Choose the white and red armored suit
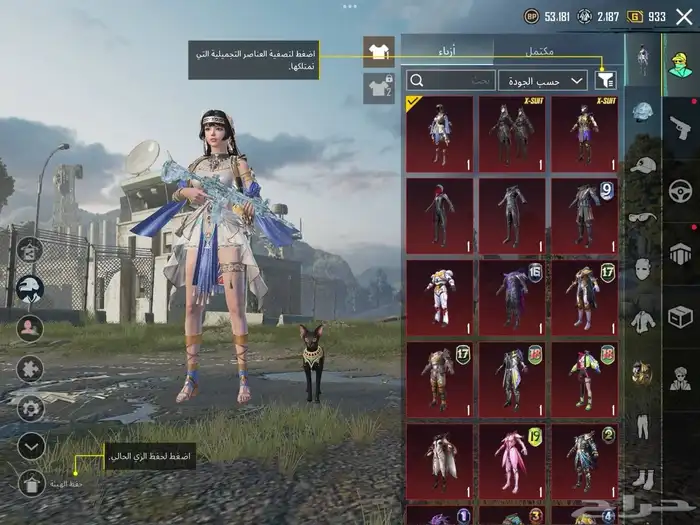The width and height of the screenshot is (700, 525). pos(440,298)
